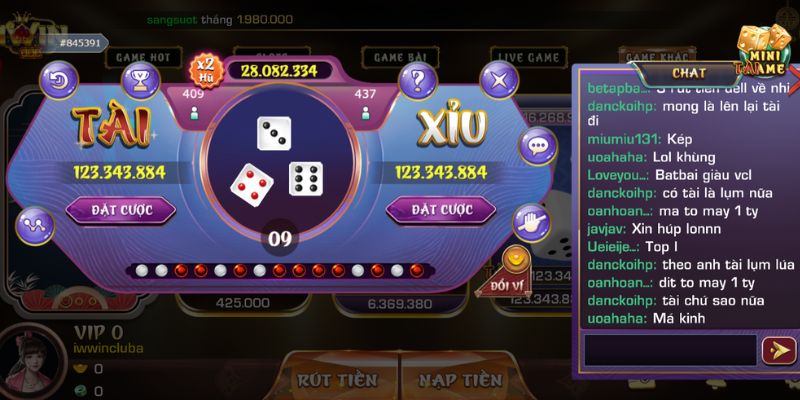Open the trophy leaderboard icon

(x=140, y=77)
